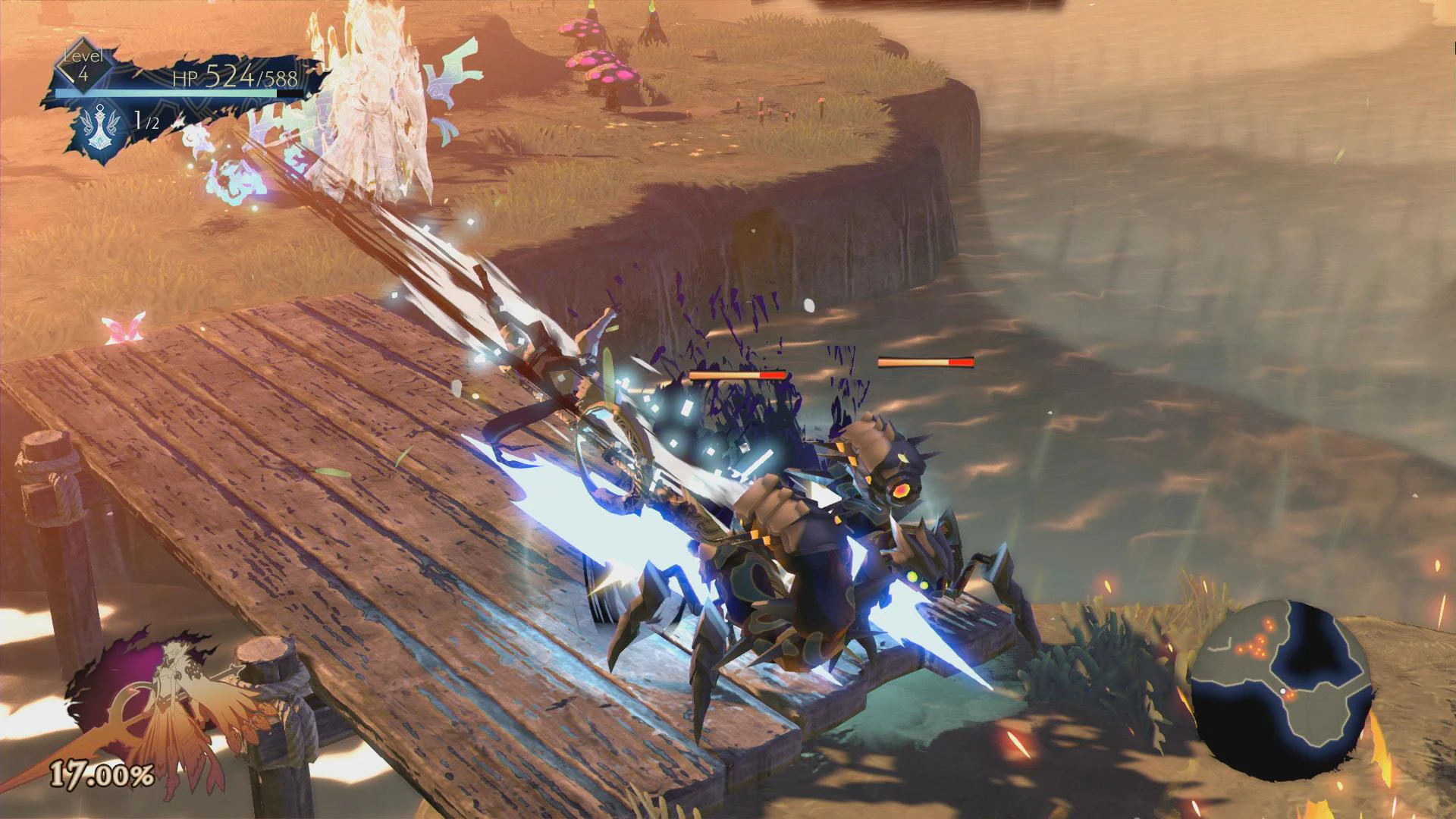The height and width of the screenshot is (819, 1456).
Task: Click the right enemy health bar
Action: click(x=924, y=364)
